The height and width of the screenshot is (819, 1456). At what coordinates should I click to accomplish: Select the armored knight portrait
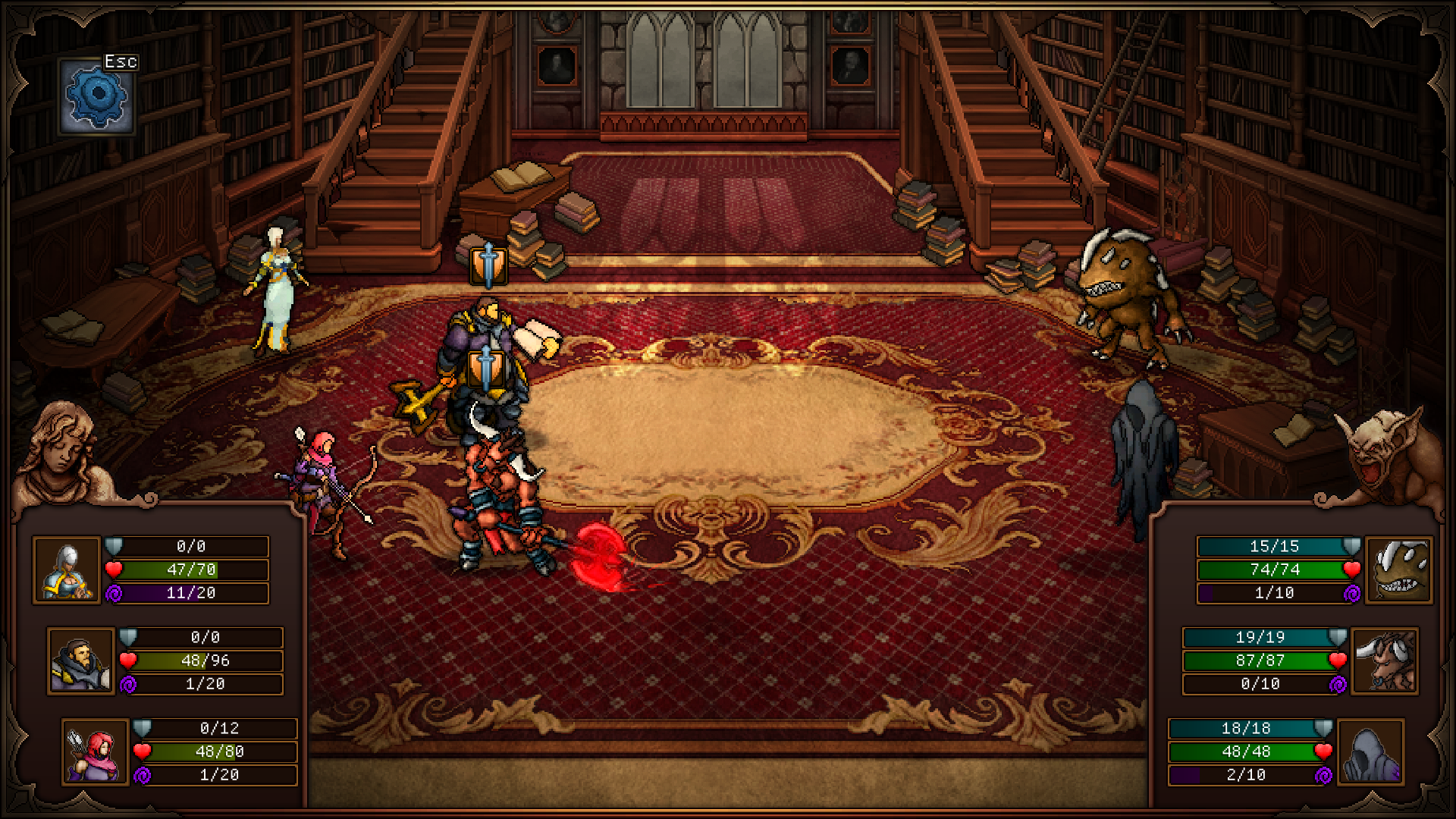click(x=67, y=570)
